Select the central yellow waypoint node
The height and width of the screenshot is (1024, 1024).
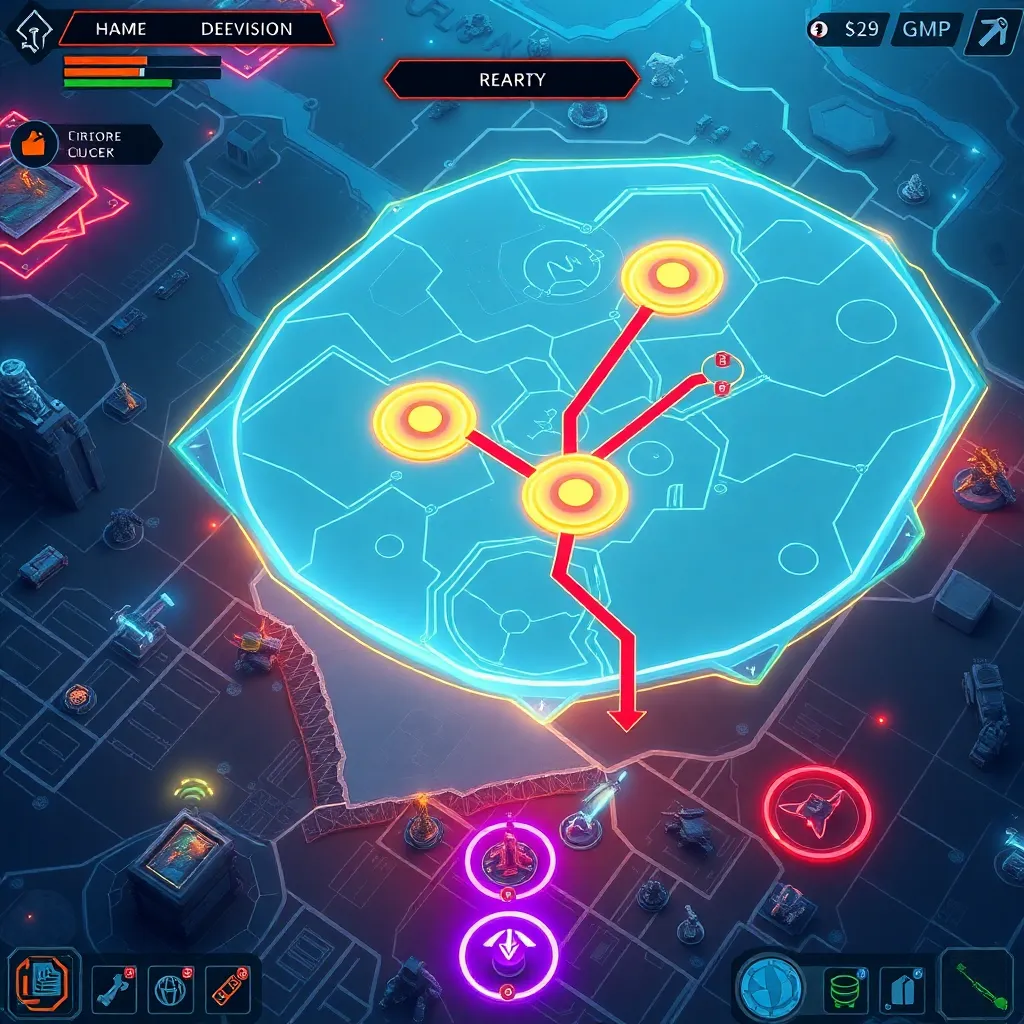(x=574, y=491)
